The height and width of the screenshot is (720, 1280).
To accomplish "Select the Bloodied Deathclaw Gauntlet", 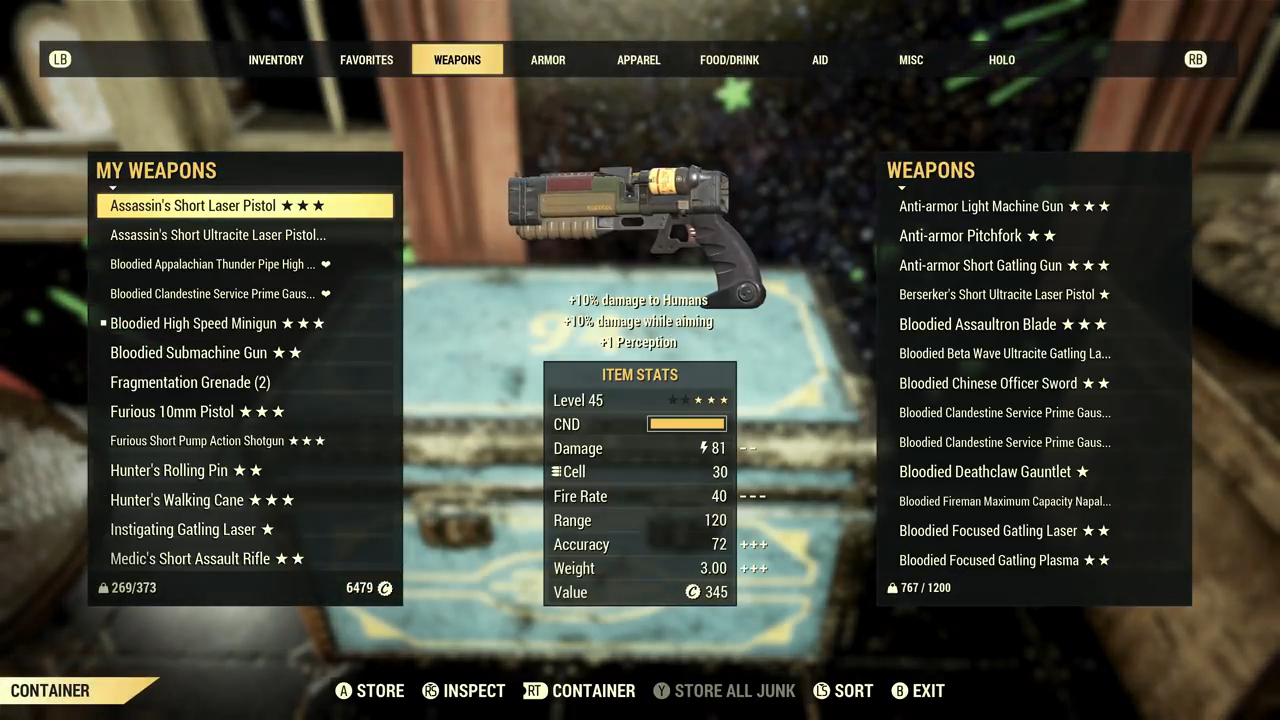I will click(993, 472).
